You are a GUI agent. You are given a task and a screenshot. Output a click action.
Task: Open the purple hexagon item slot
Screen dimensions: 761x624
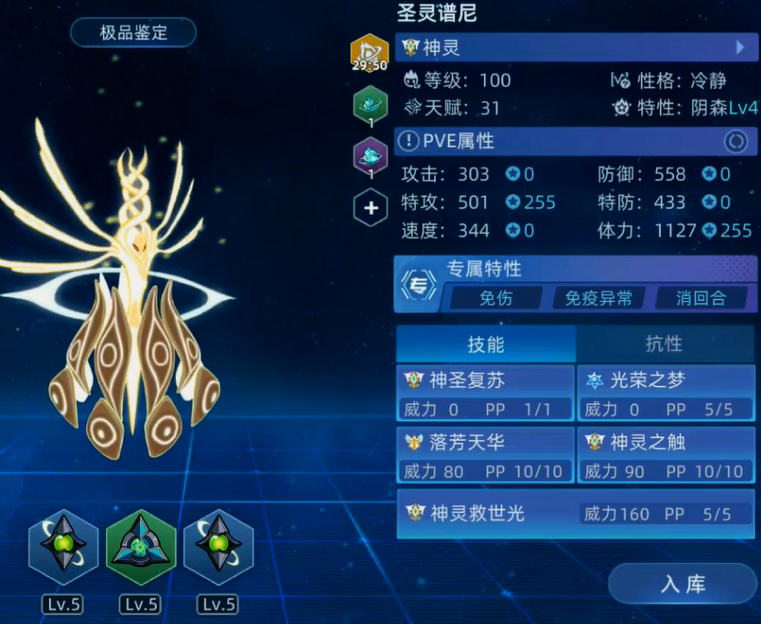(x=370, y=156)
